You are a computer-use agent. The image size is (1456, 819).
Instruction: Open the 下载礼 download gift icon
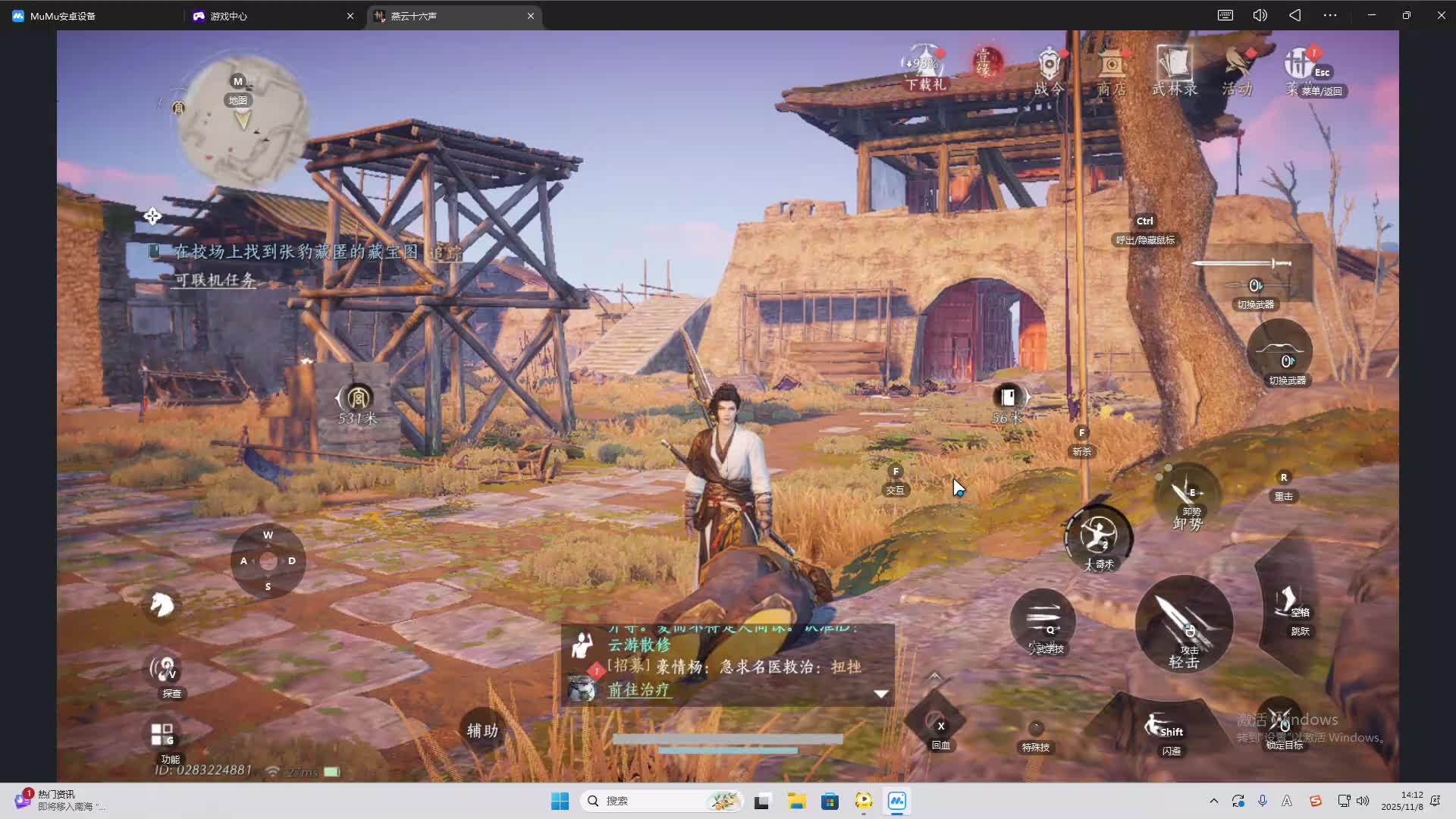[x=924, y=68]
